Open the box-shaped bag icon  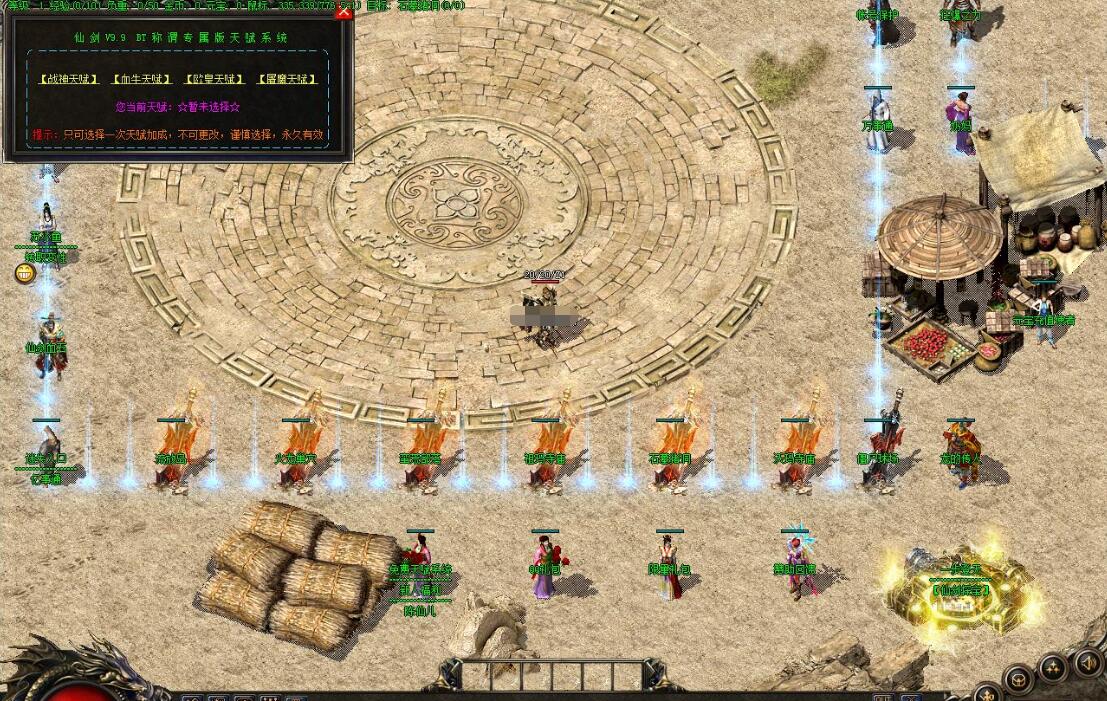[1019, 679]
